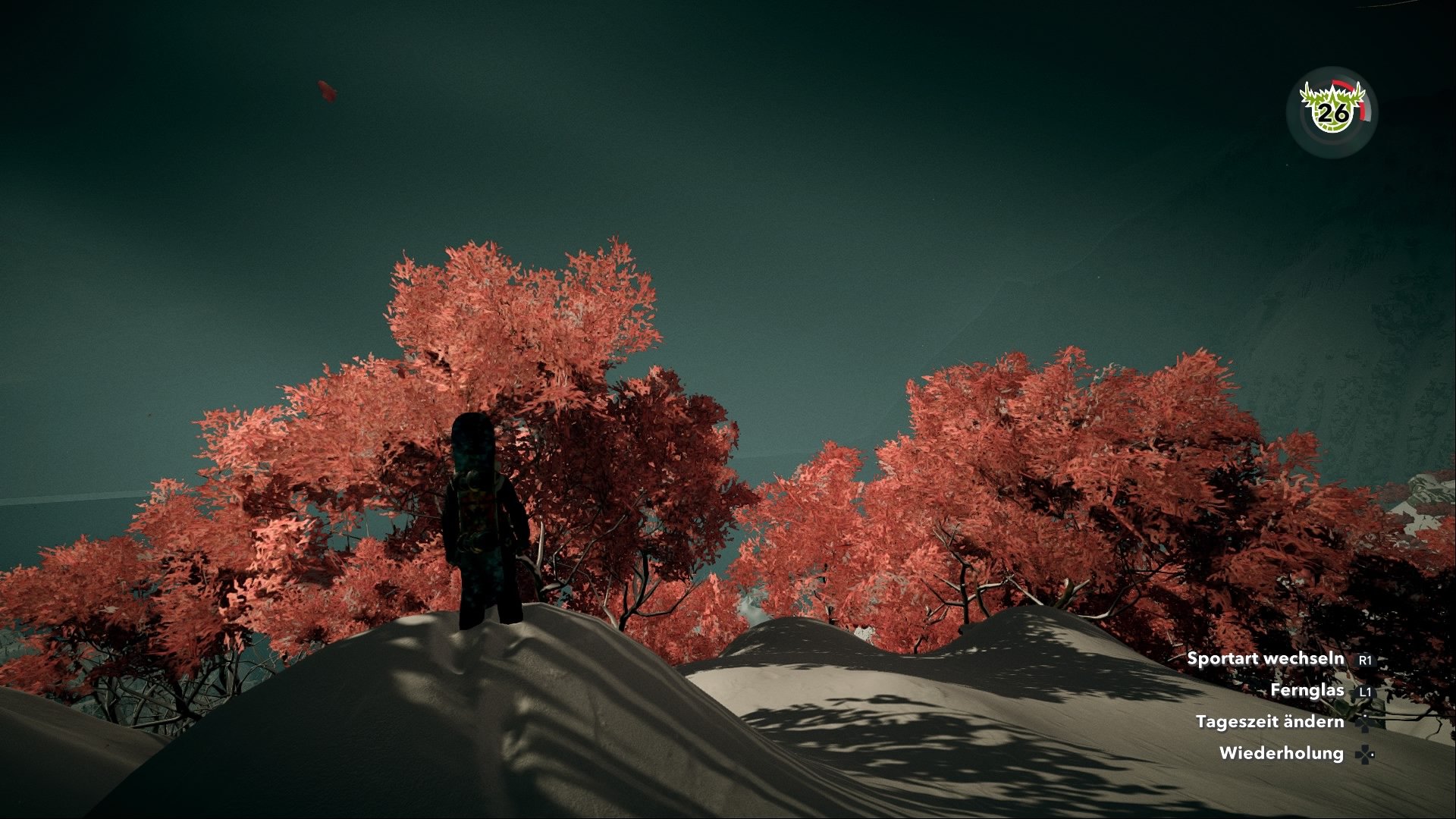Toggle the Fernglas binocular view
This screenshot has height=819, width=1456.
(x=1307, y=691)
